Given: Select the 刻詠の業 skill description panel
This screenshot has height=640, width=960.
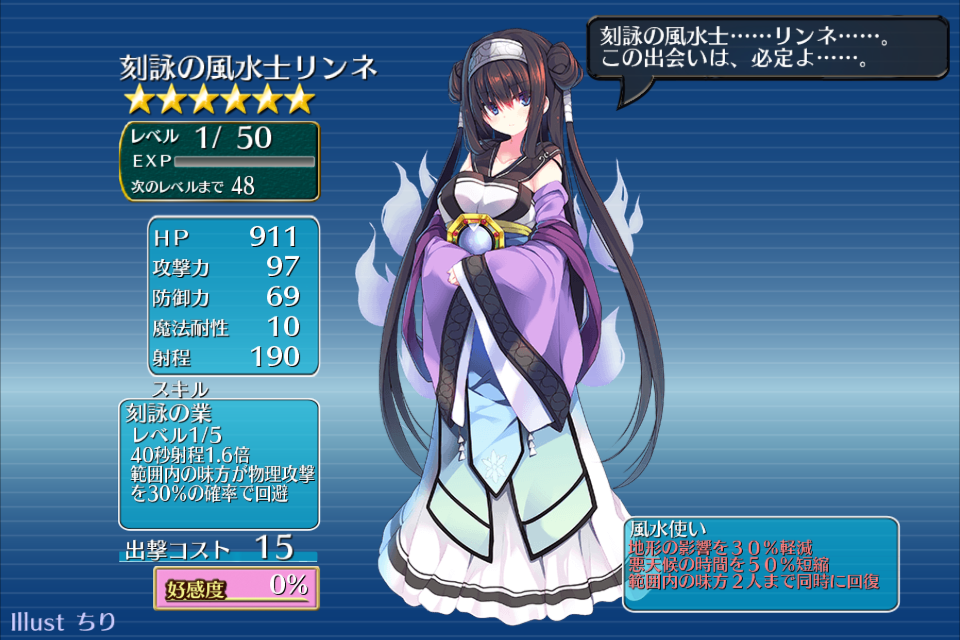Looking at the screenshot, I should click(x=219, y=464).
